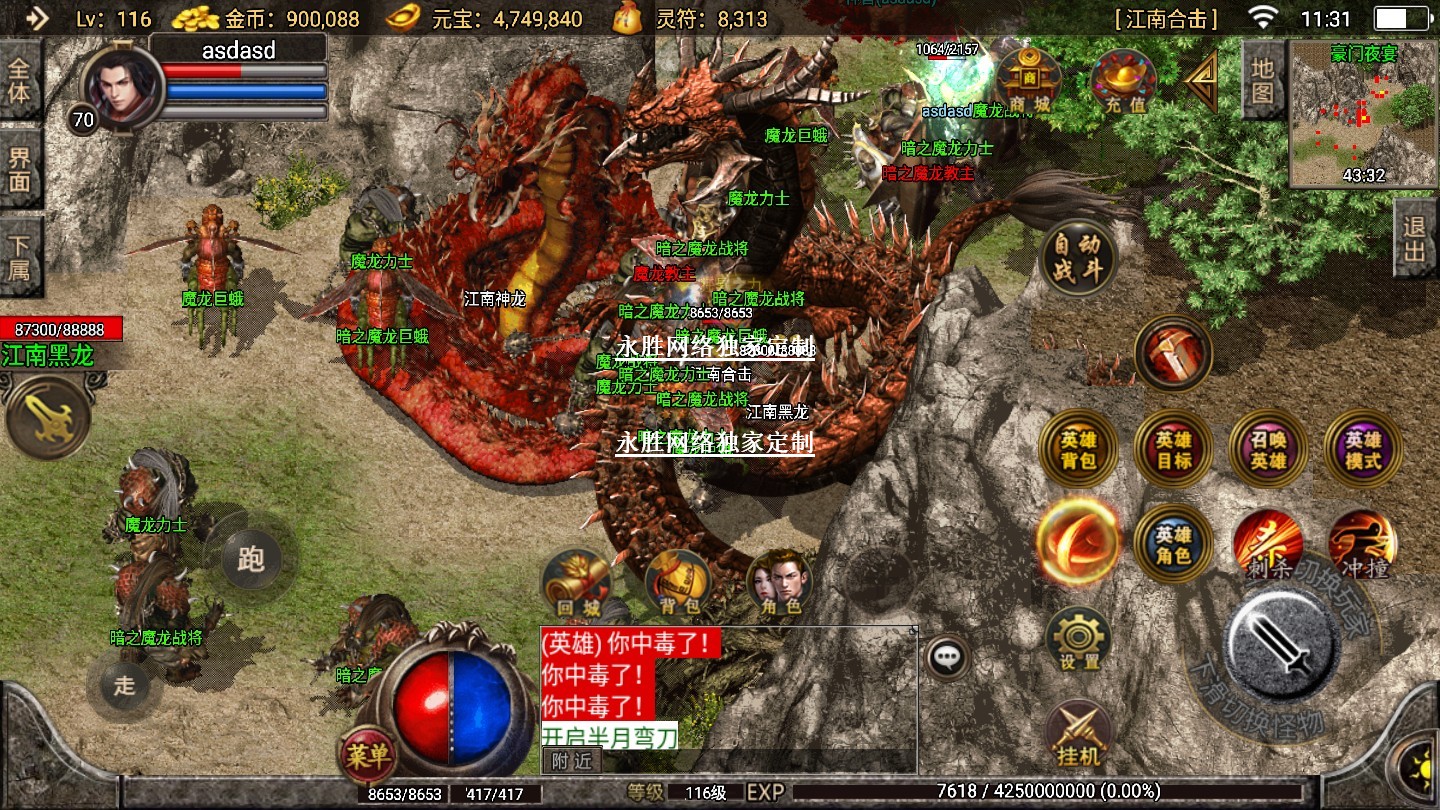The height and width of the screenshot is (810, 1440).
Task: Switch the 英雄模式 hero mode
Action: coord(1362,448)
